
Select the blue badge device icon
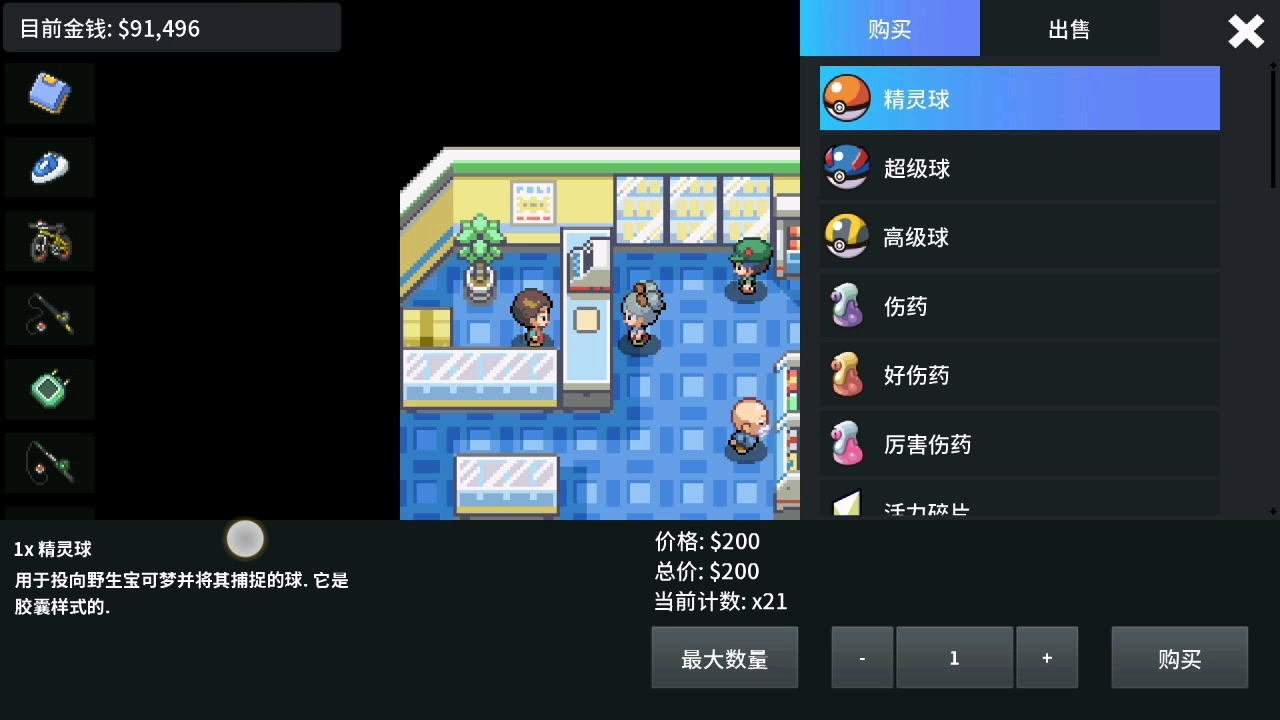click(49, 167)
